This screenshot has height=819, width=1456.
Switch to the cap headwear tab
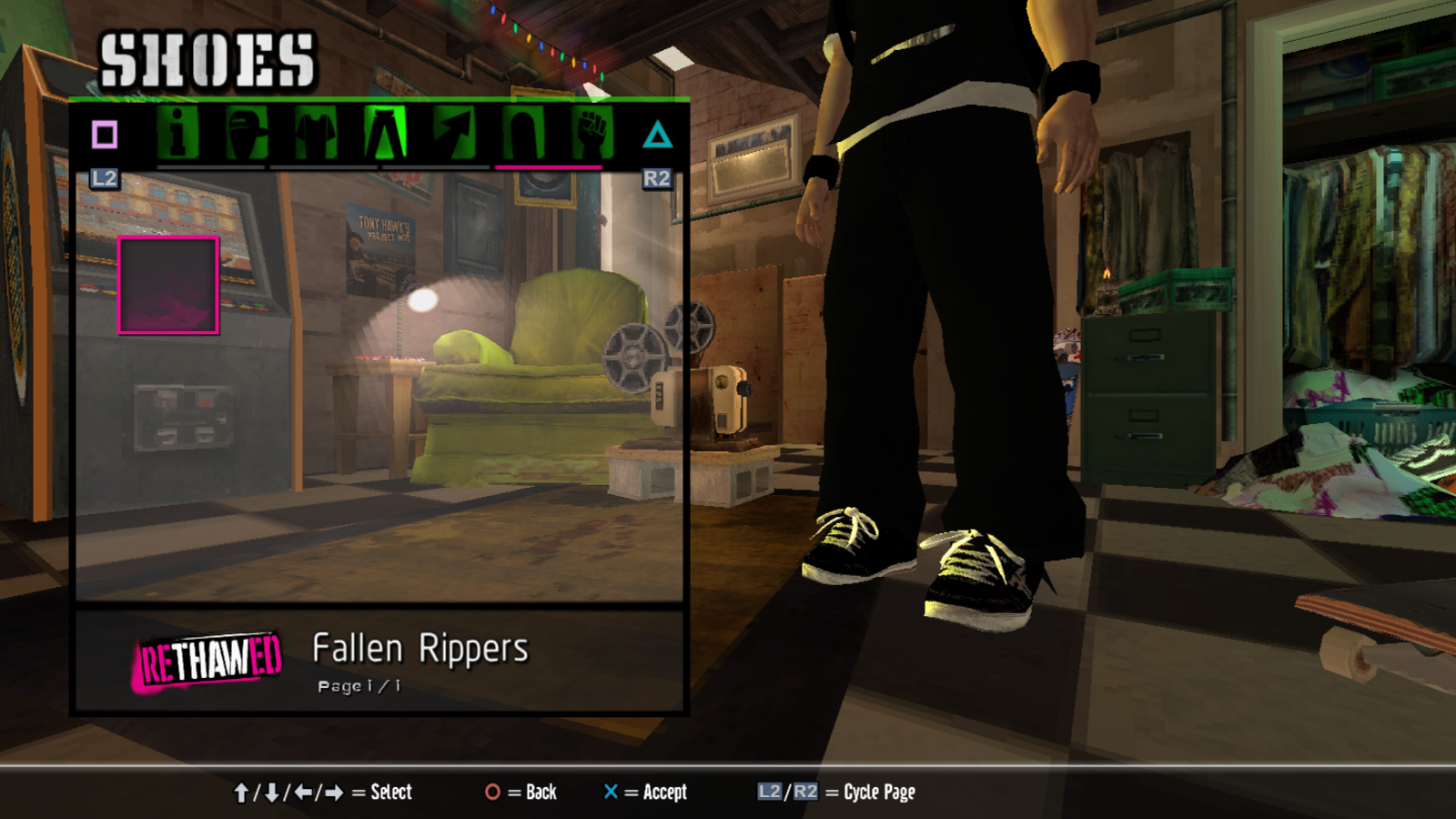(246, 134)
